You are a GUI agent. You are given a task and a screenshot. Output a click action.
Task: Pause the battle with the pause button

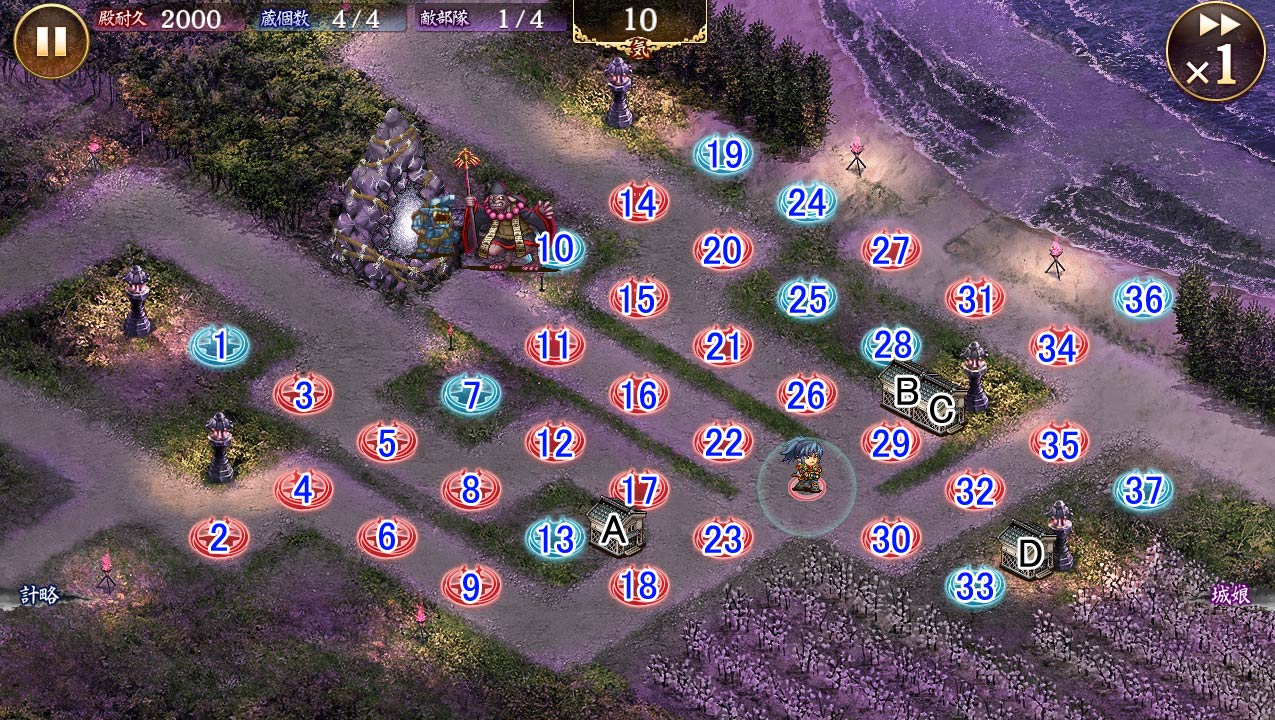51,41
